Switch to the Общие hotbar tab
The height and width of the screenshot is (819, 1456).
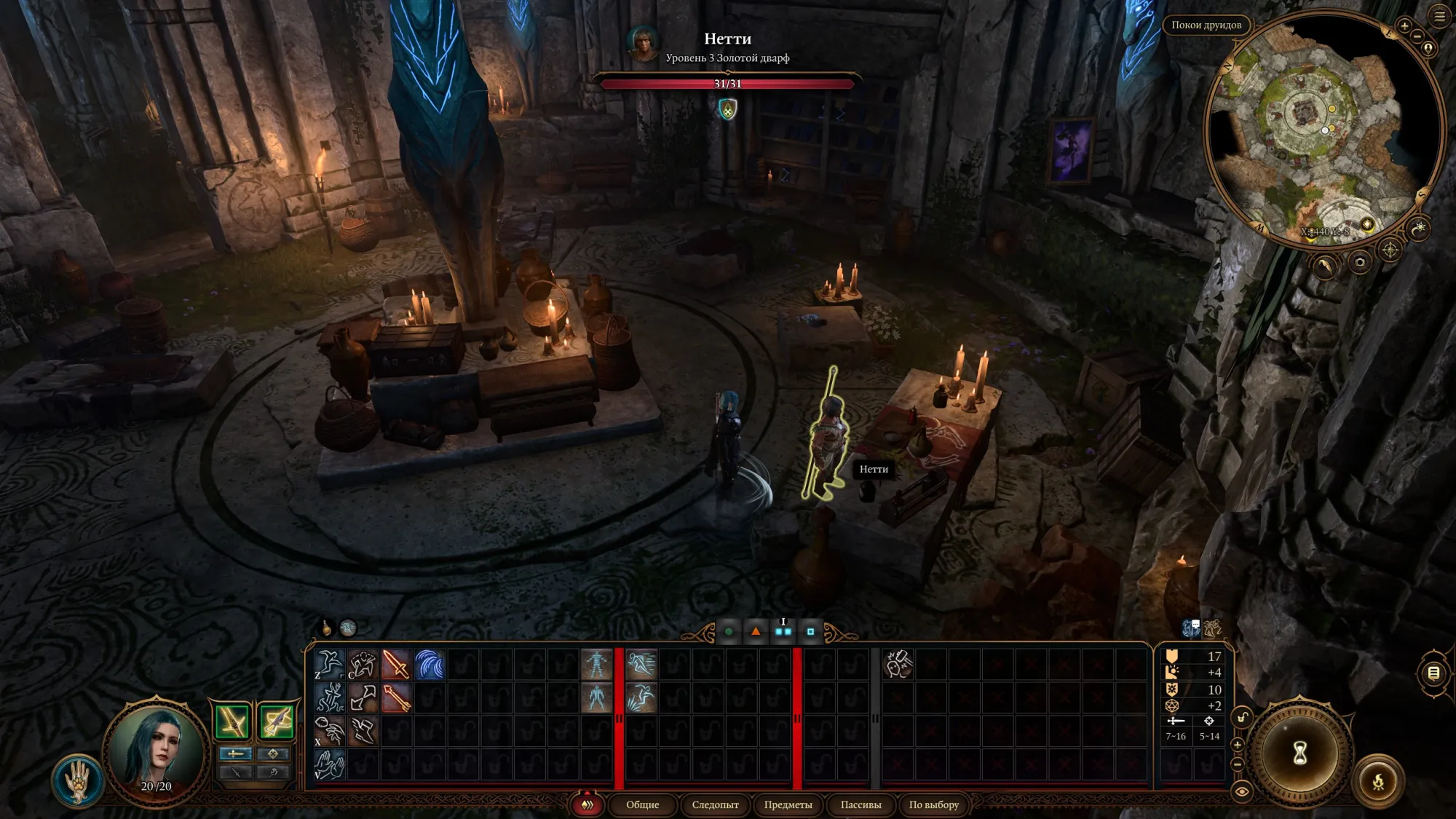pos(642,804)
